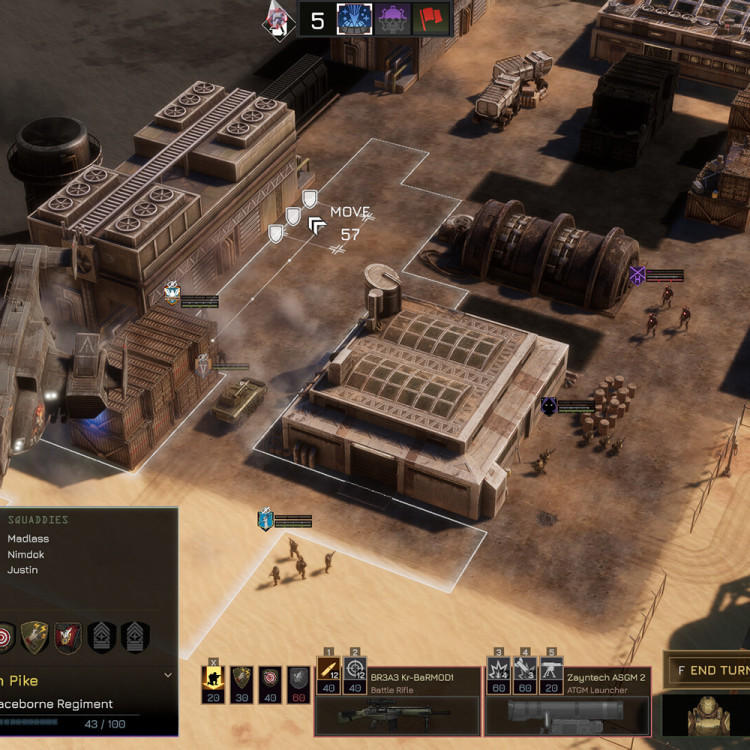
Task: Select the purple skull faction icon
Action: click(393, 19)
